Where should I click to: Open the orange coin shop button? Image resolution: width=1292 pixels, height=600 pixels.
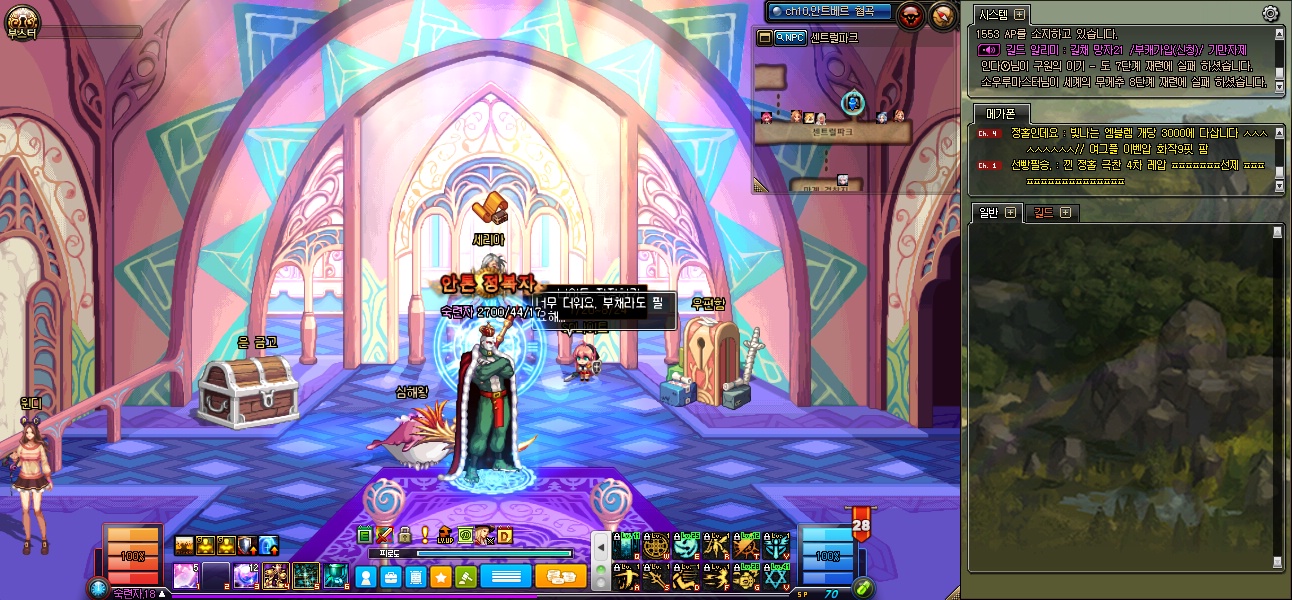561,577
